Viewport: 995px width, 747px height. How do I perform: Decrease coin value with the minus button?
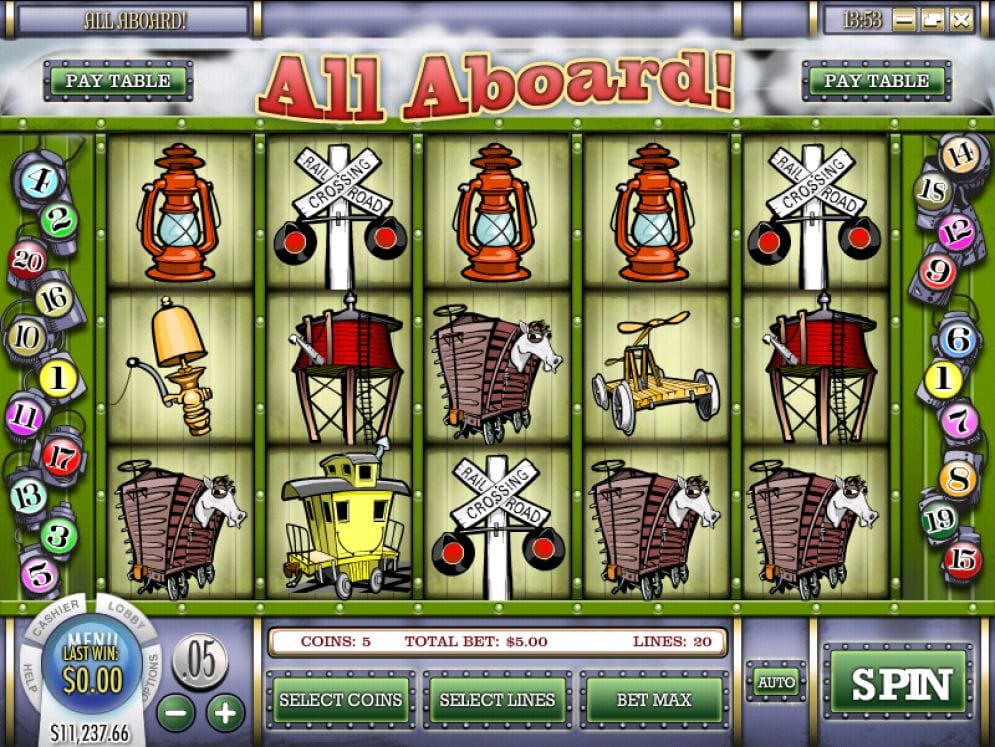[x=176, y=713]
